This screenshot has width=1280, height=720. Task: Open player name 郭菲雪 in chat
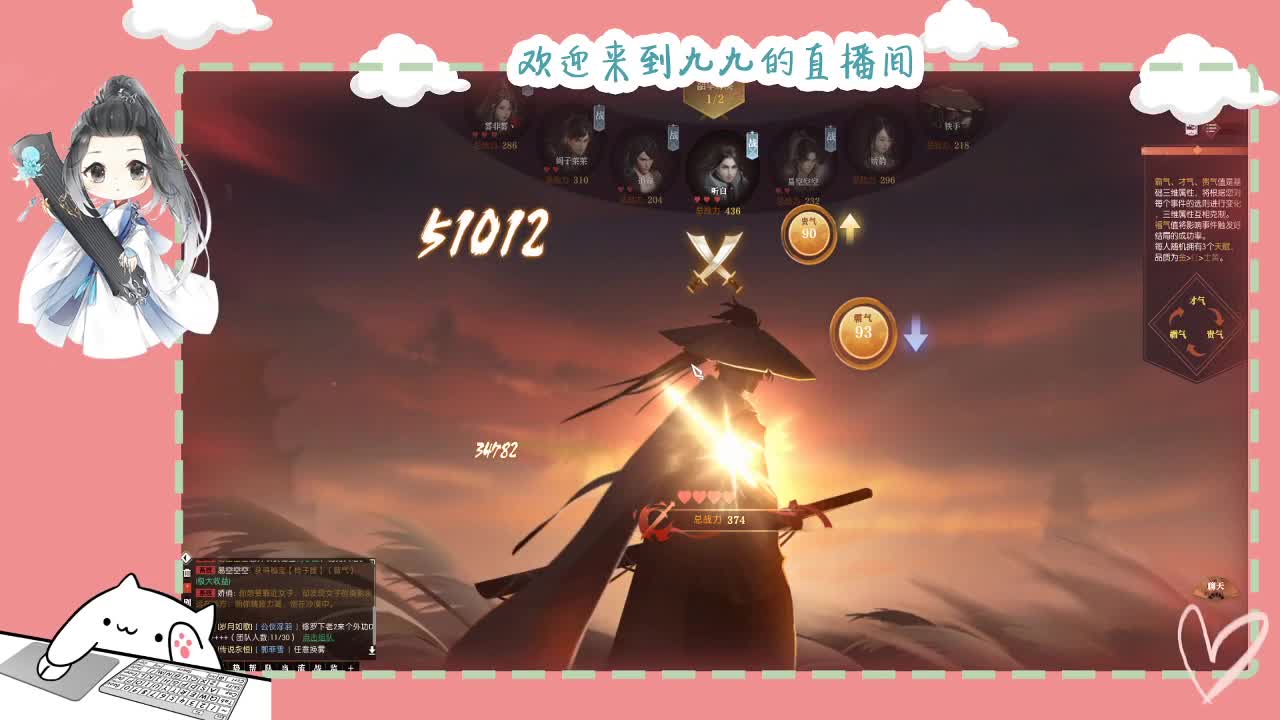click(x=271, y=648)
